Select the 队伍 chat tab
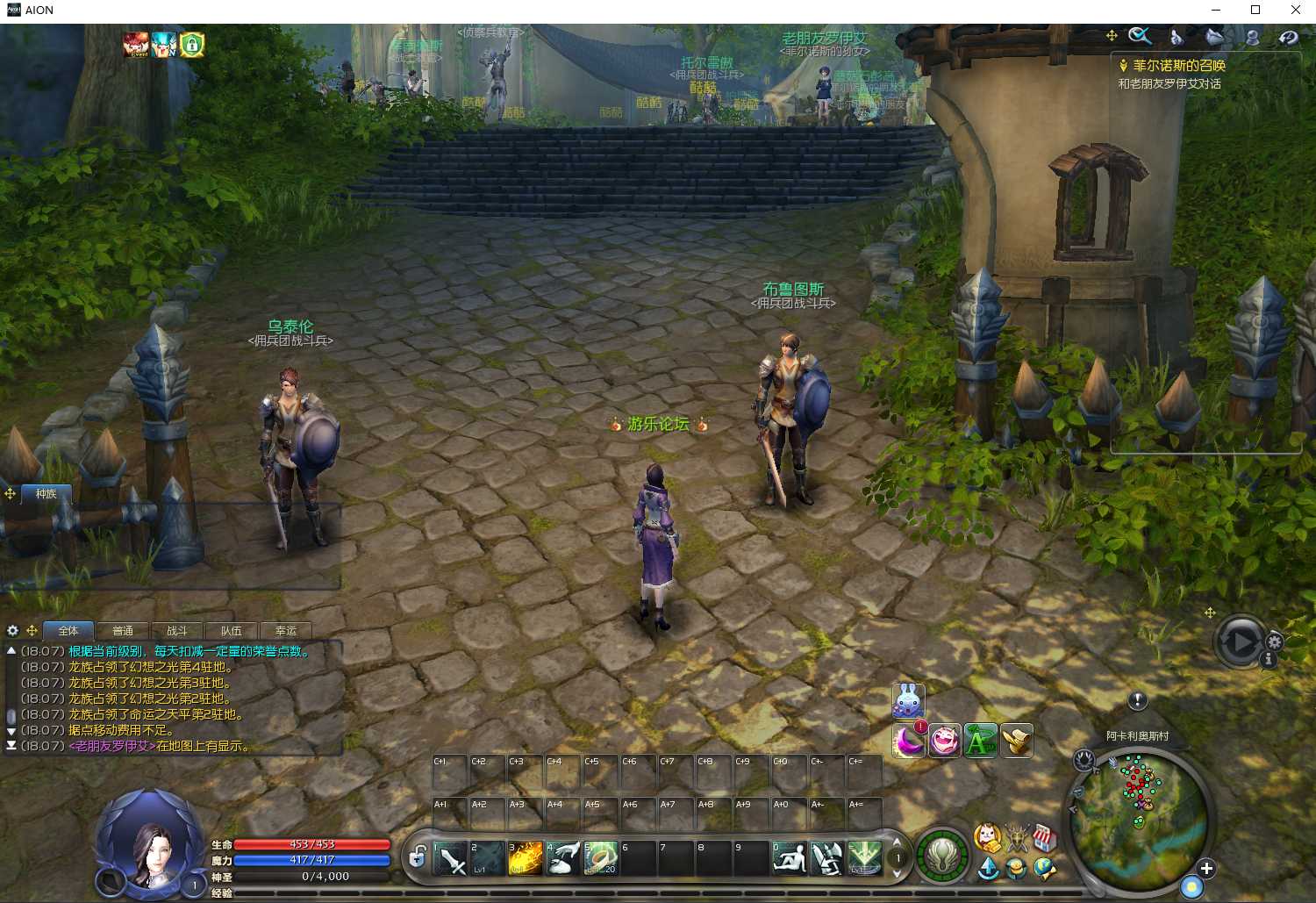This screenshot has width=1316, height=903. point(231,631)
